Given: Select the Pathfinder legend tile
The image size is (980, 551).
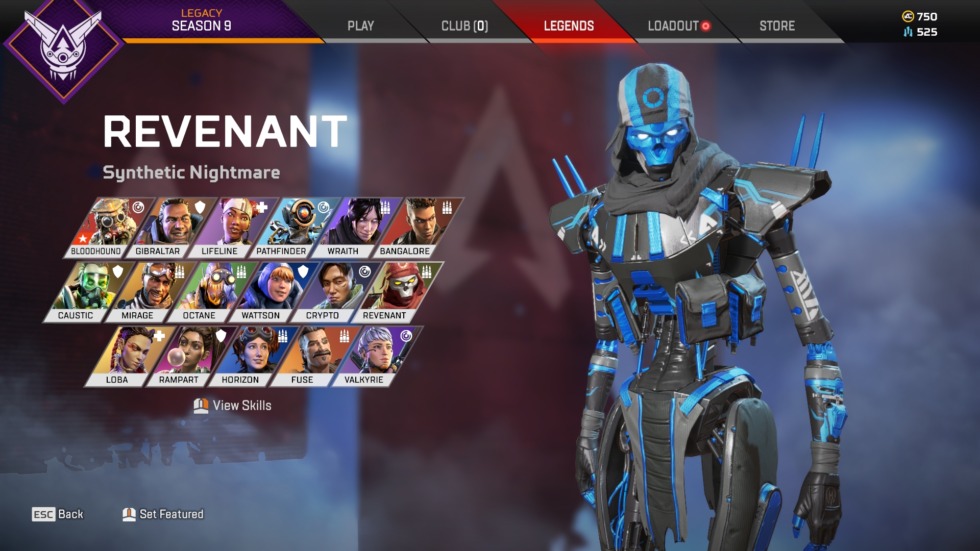Looking at the screenshot, I should point(284,227).
